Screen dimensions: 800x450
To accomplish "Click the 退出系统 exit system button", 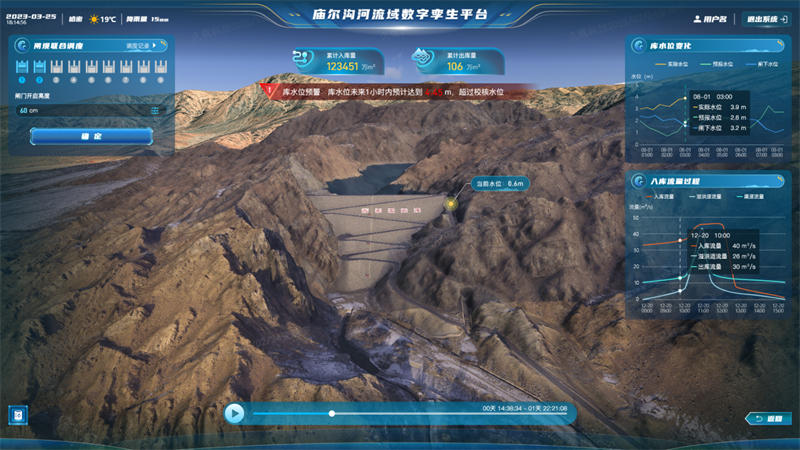I will click(x=762, y=19).
